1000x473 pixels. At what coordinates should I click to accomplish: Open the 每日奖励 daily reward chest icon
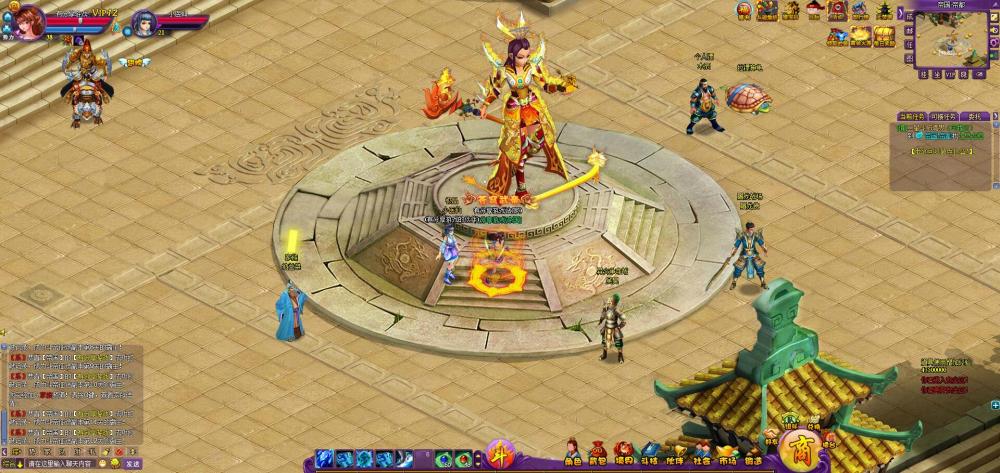tap(884, 37)
